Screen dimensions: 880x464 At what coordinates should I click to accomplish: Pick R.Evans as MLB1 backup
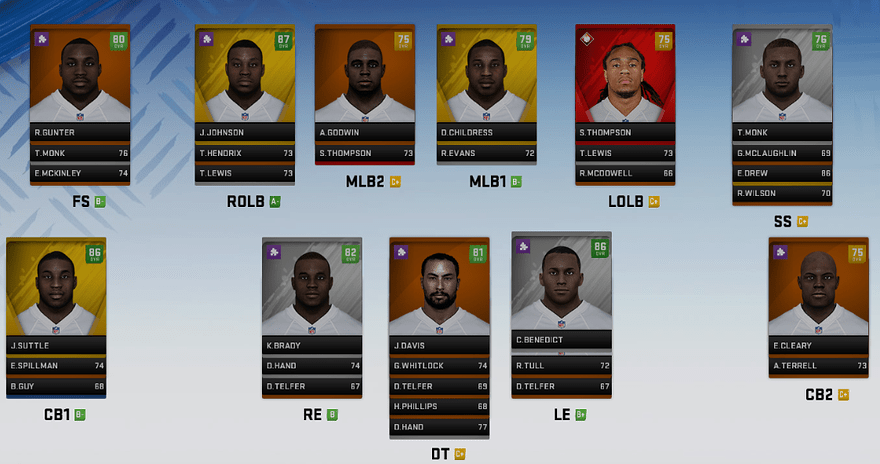click(487, 153)
